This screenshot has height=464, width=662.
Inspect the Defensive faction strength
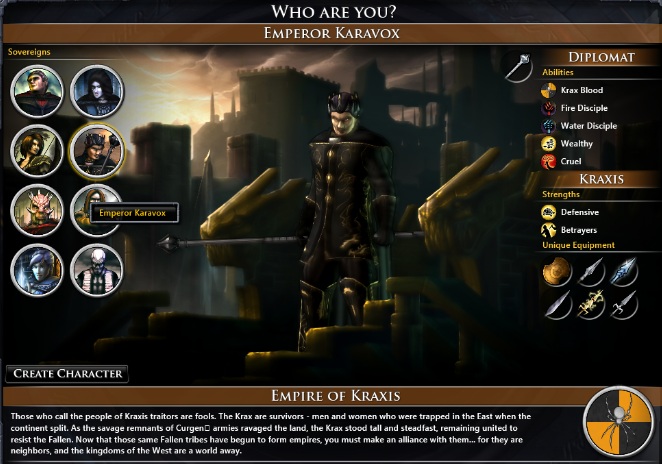[549, 212]
